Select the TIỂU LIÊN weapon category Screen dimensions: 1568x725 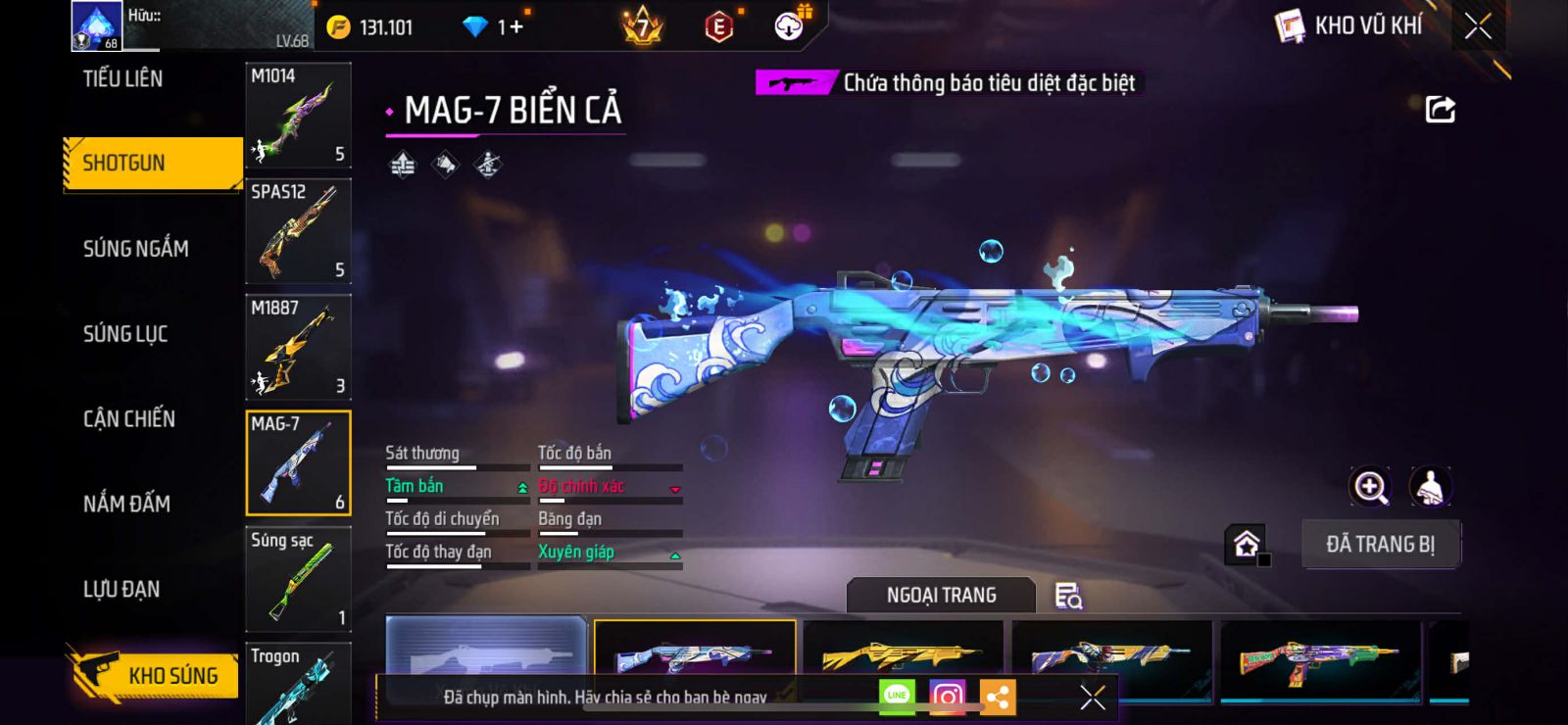122,78
